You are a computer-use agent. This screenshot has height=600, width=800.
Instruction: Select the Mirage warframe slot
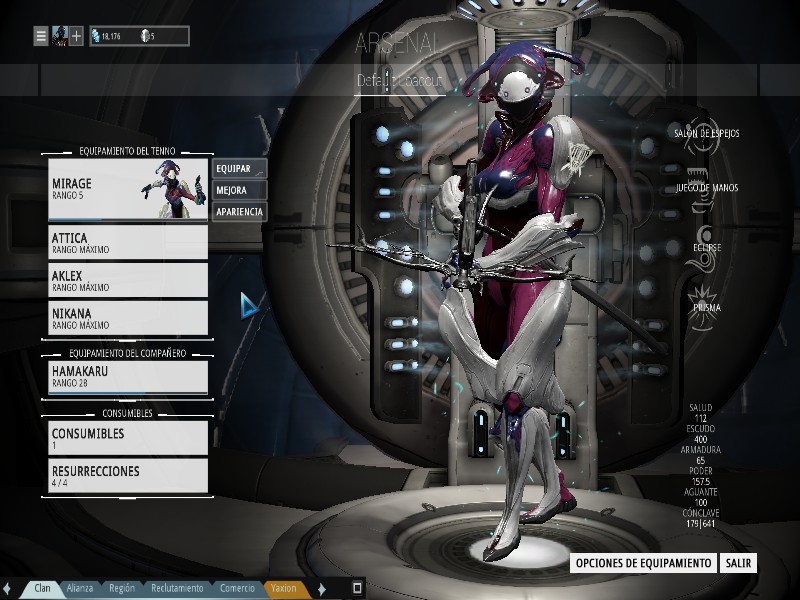[x=128, y=190]
